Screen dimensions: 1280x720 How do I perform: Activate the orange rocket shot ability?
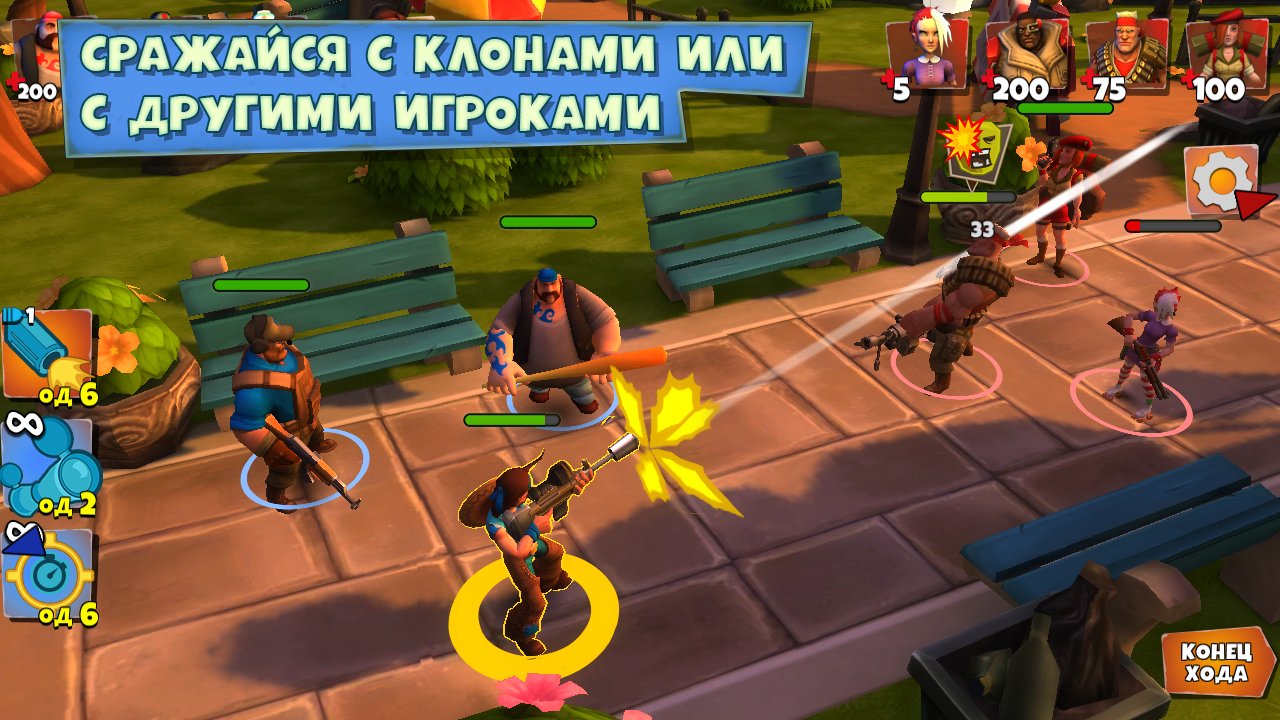pyautogui.click(x=48, y=353)
